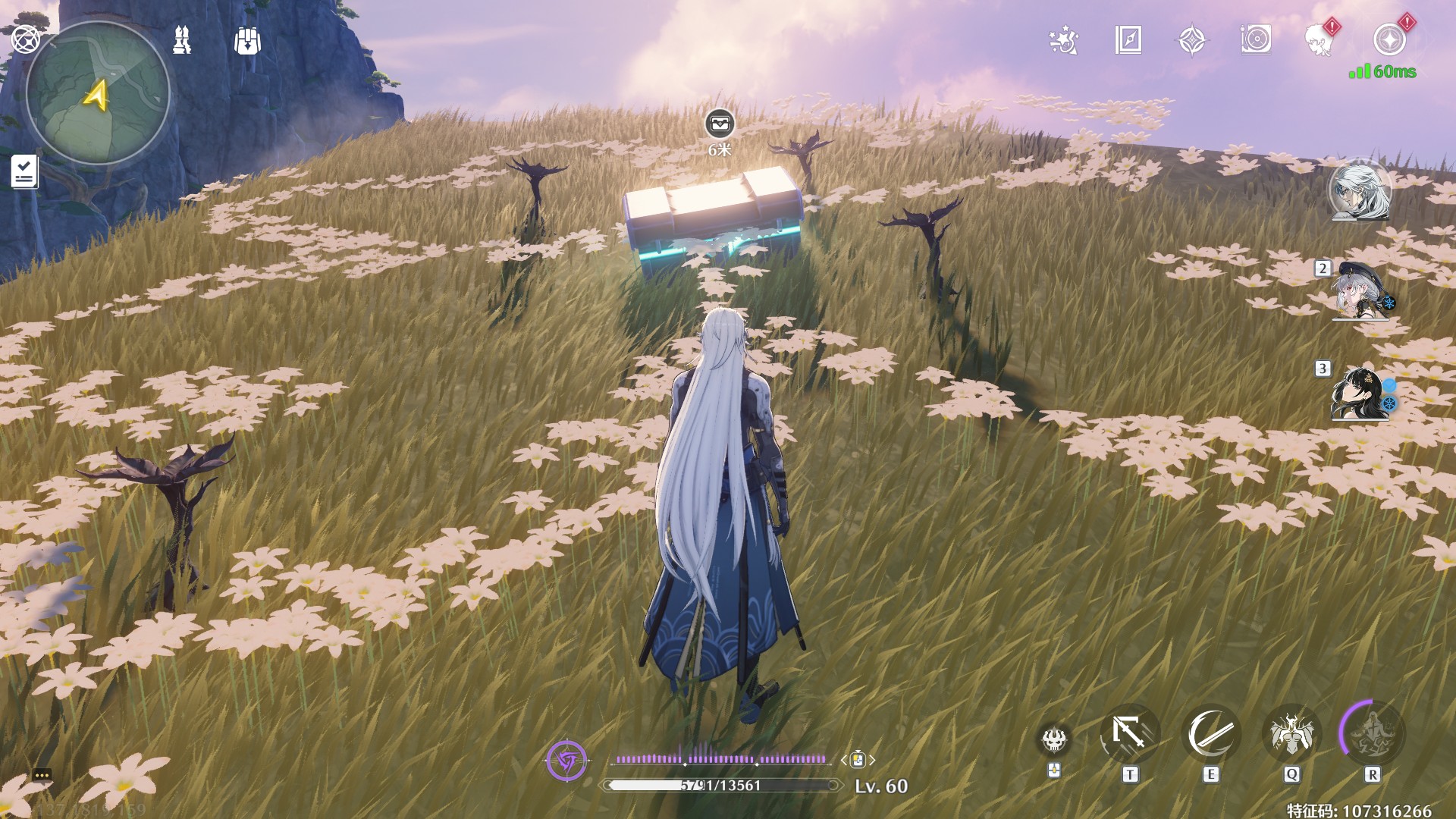The height and width of the screenshot is (819, 1456).
Task: Switch to party member 2 portrait
Action: 1360,292
